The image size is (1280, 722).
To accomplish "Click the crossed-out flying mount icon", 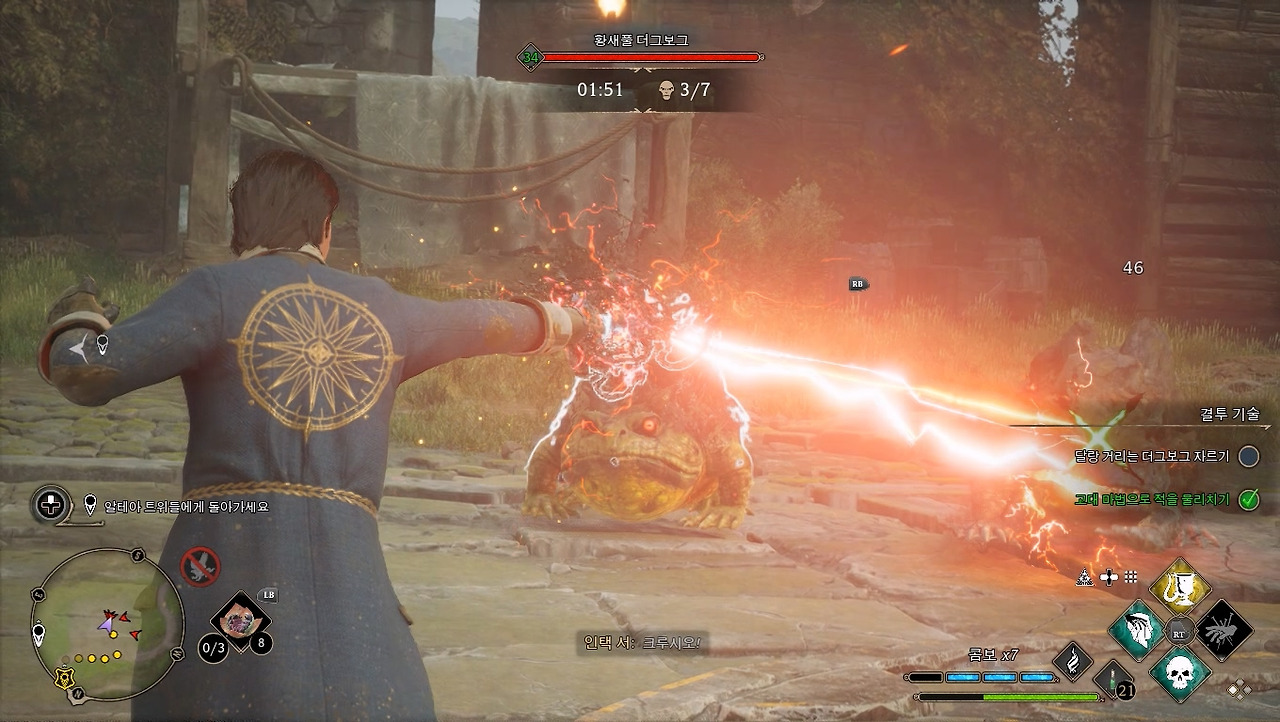I will pos(200,566).
